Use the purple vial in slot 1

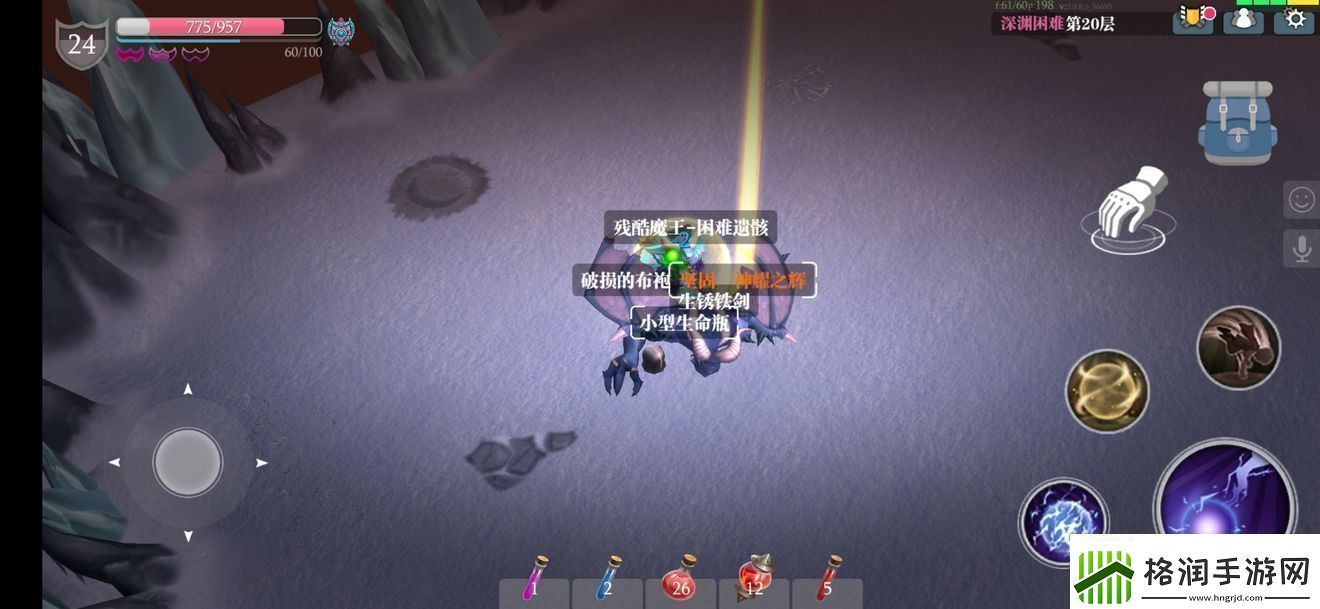click(x=535, y=581)
